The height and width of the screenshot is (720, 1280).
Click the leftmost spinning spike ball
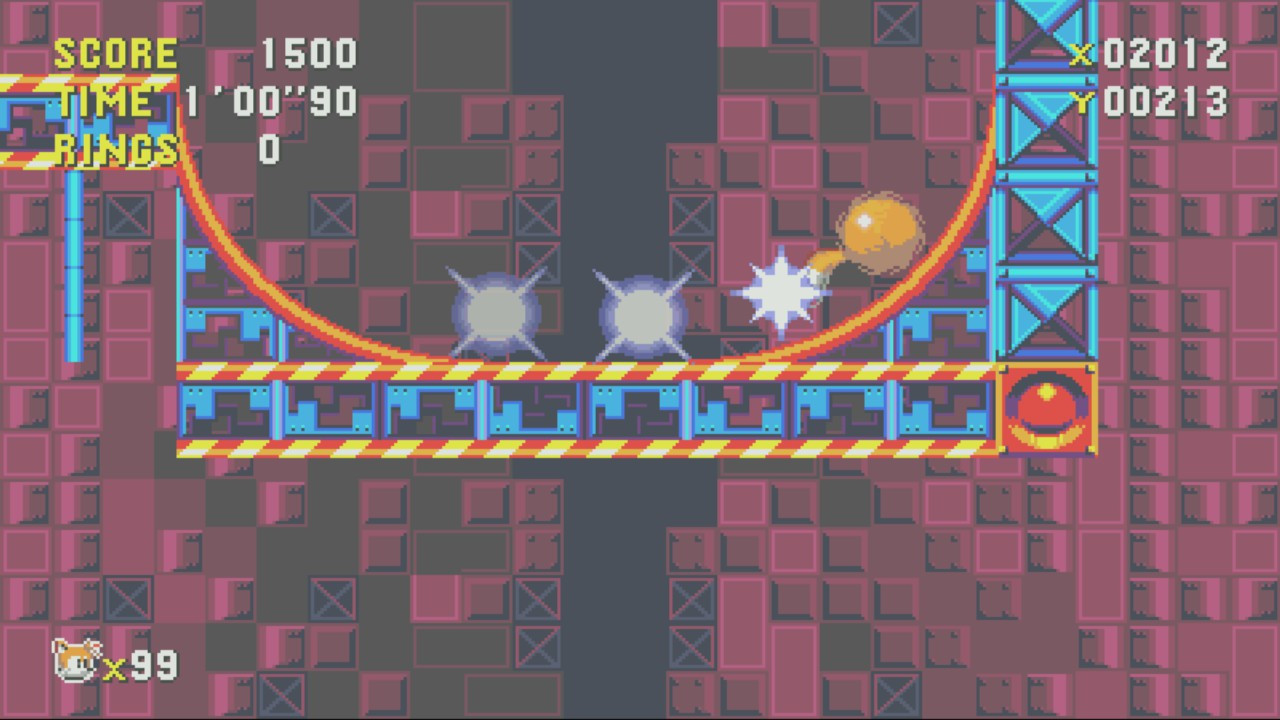[497, 313]
